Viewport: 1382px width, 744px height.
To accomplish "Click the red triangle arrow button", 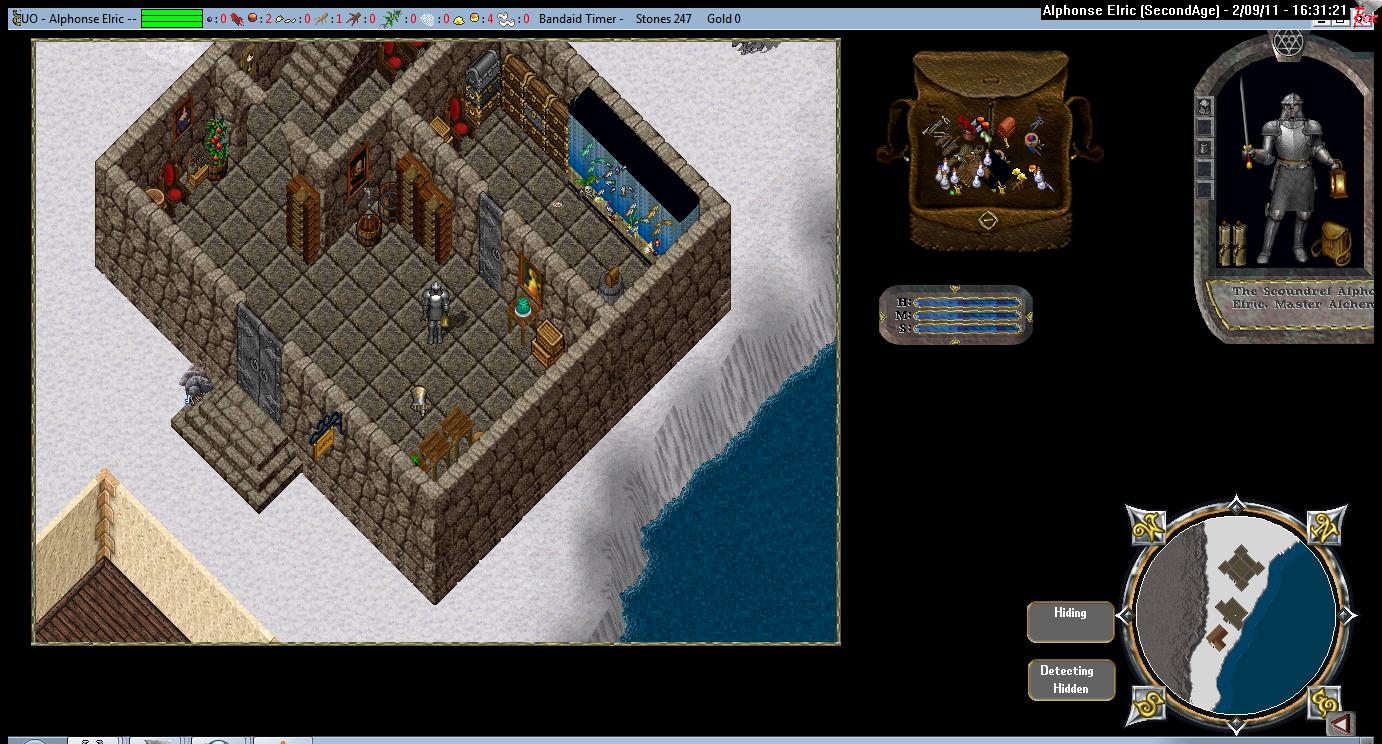I will coord(1343,722).
